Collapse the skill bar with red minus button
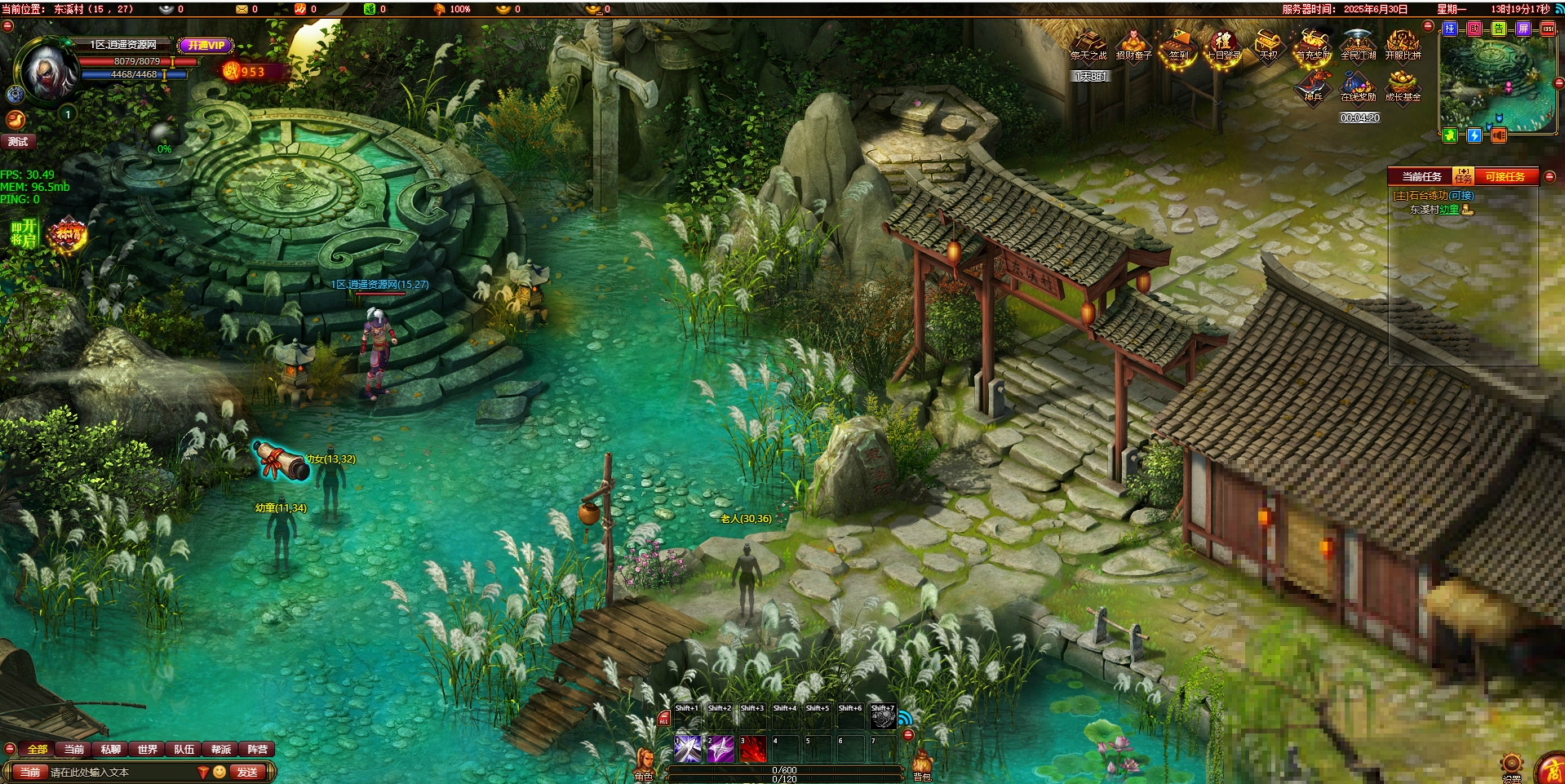Image resolution: width=1565 pixels, height=784 pixels. point(909,736)
